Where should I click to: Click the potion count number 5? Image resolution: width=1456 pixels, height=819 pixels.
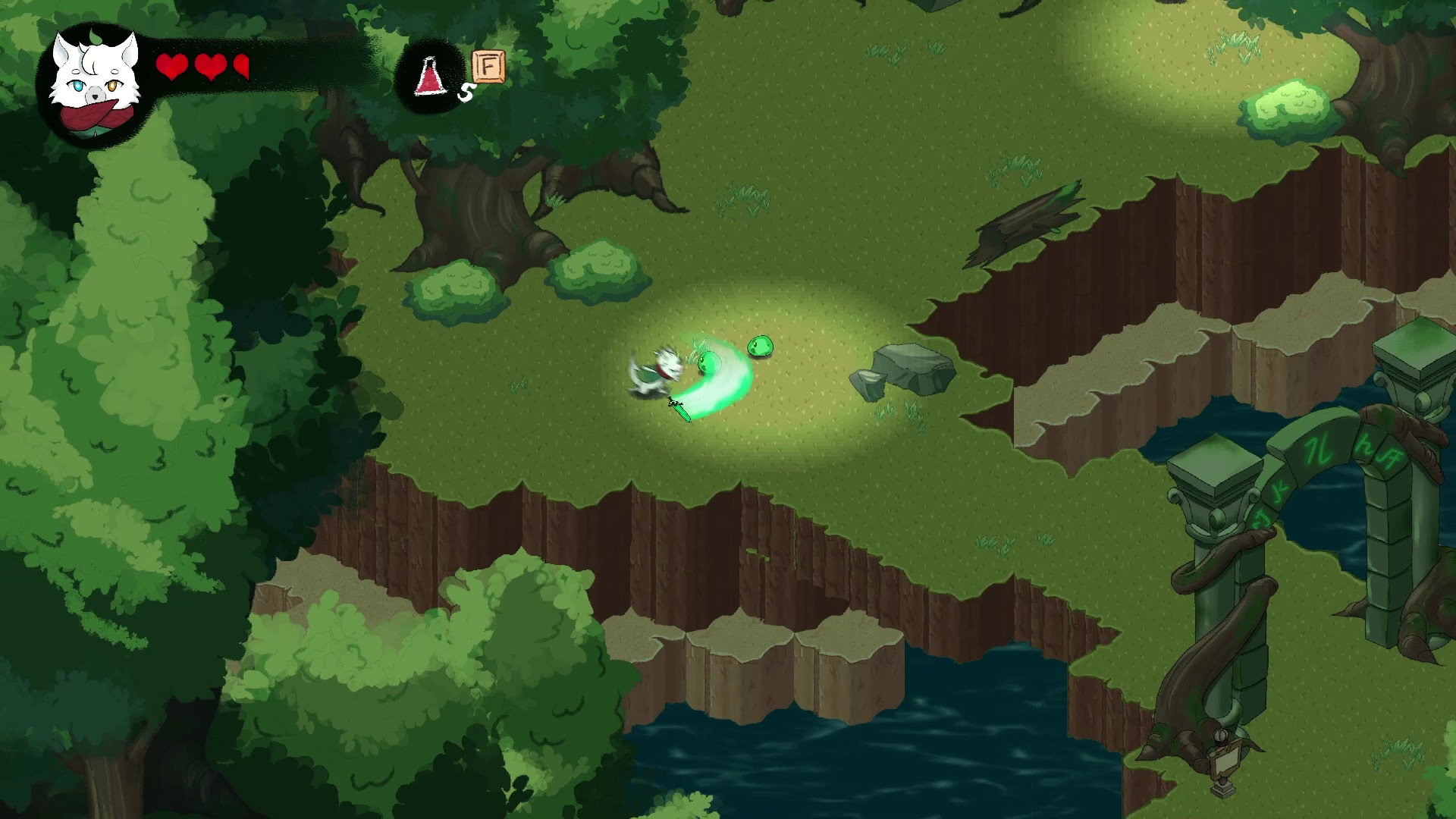point(465,90)
